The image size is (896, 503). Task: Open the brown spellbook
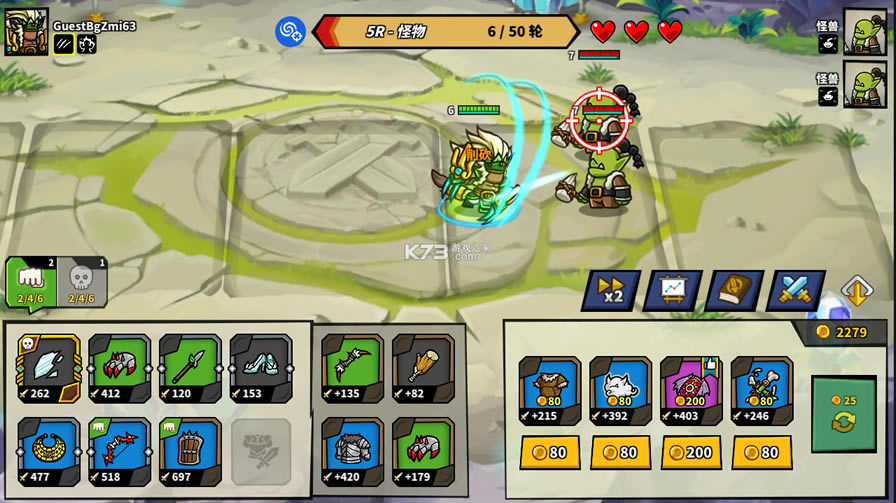click(734, 290)
